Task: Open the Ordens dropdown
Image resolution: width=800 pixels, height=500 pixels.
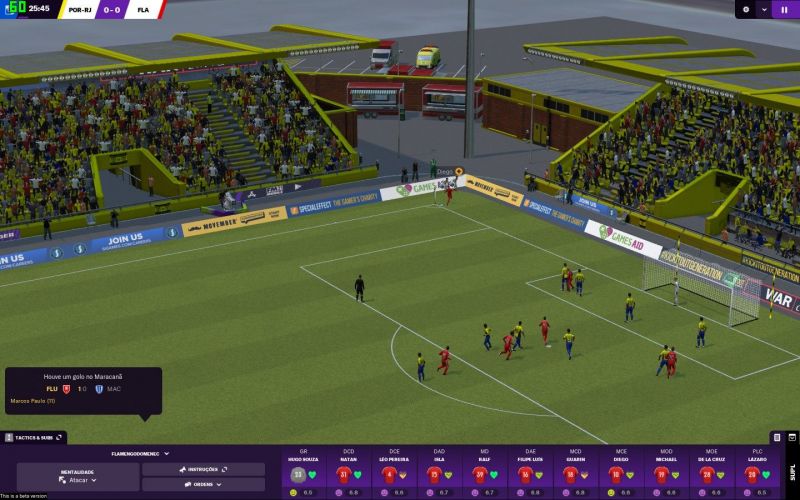Action: click(203, 484)
